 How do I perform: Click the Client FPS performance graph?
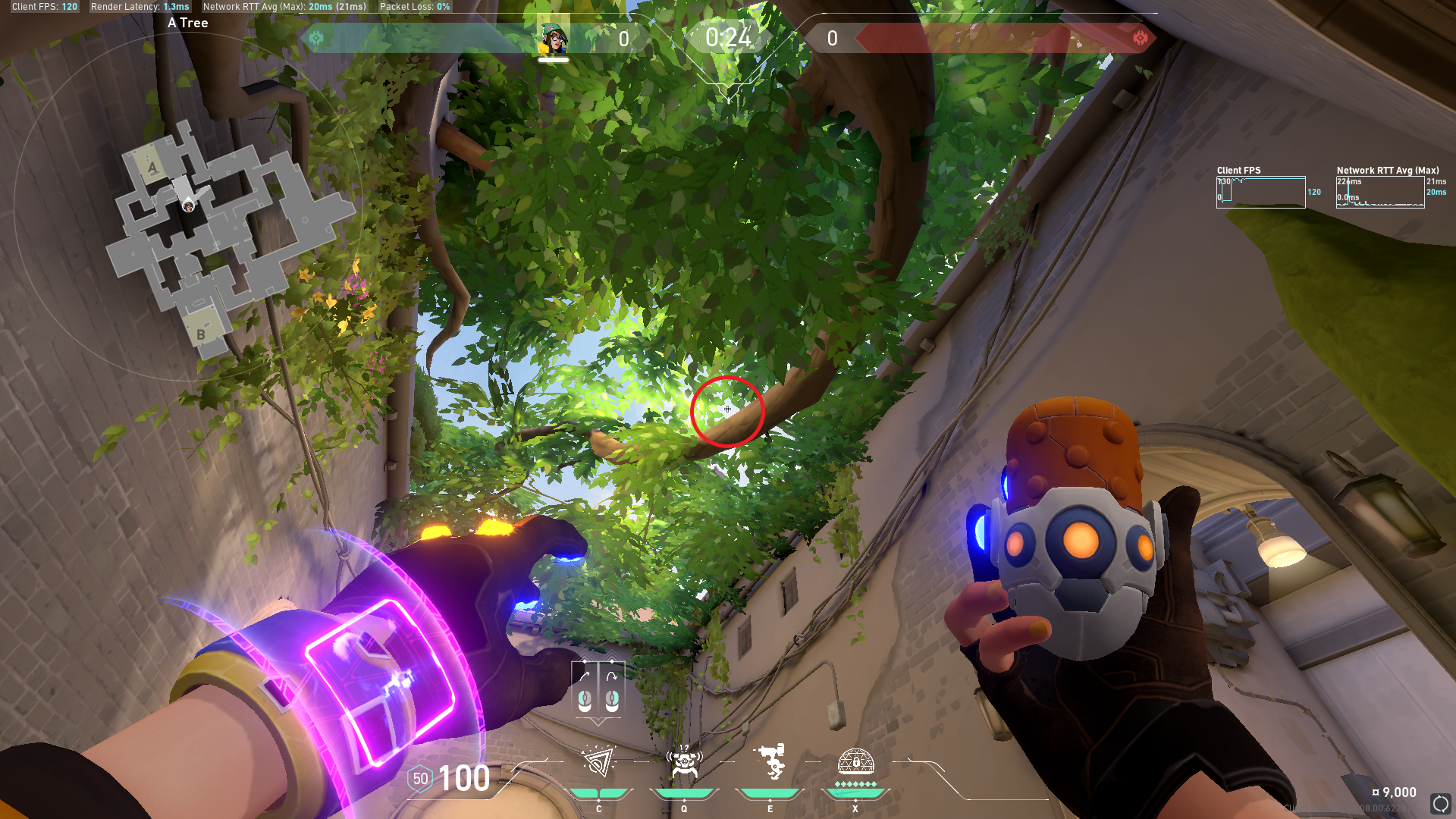click(1260, 192)
